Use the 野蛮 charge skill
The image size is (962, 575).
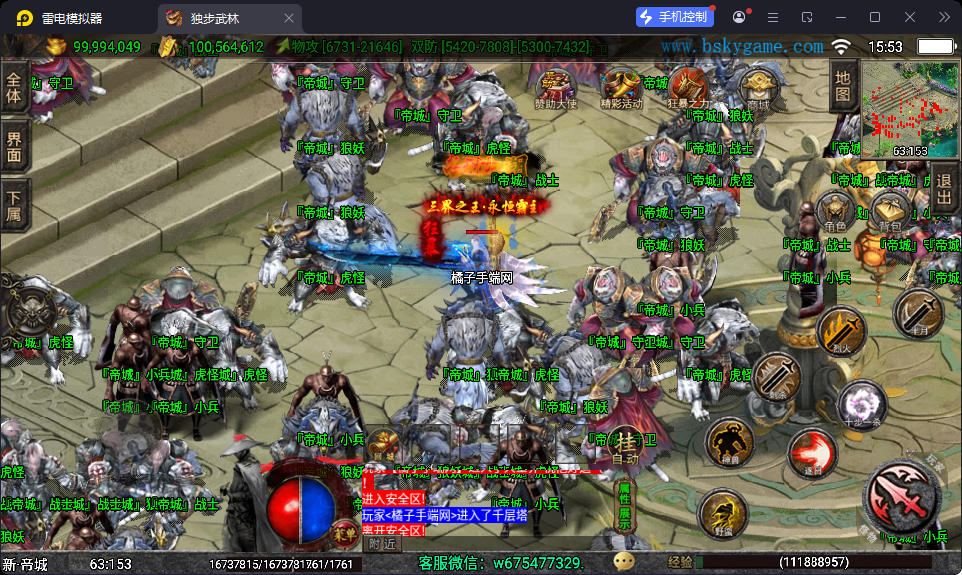tap(723, 512)
